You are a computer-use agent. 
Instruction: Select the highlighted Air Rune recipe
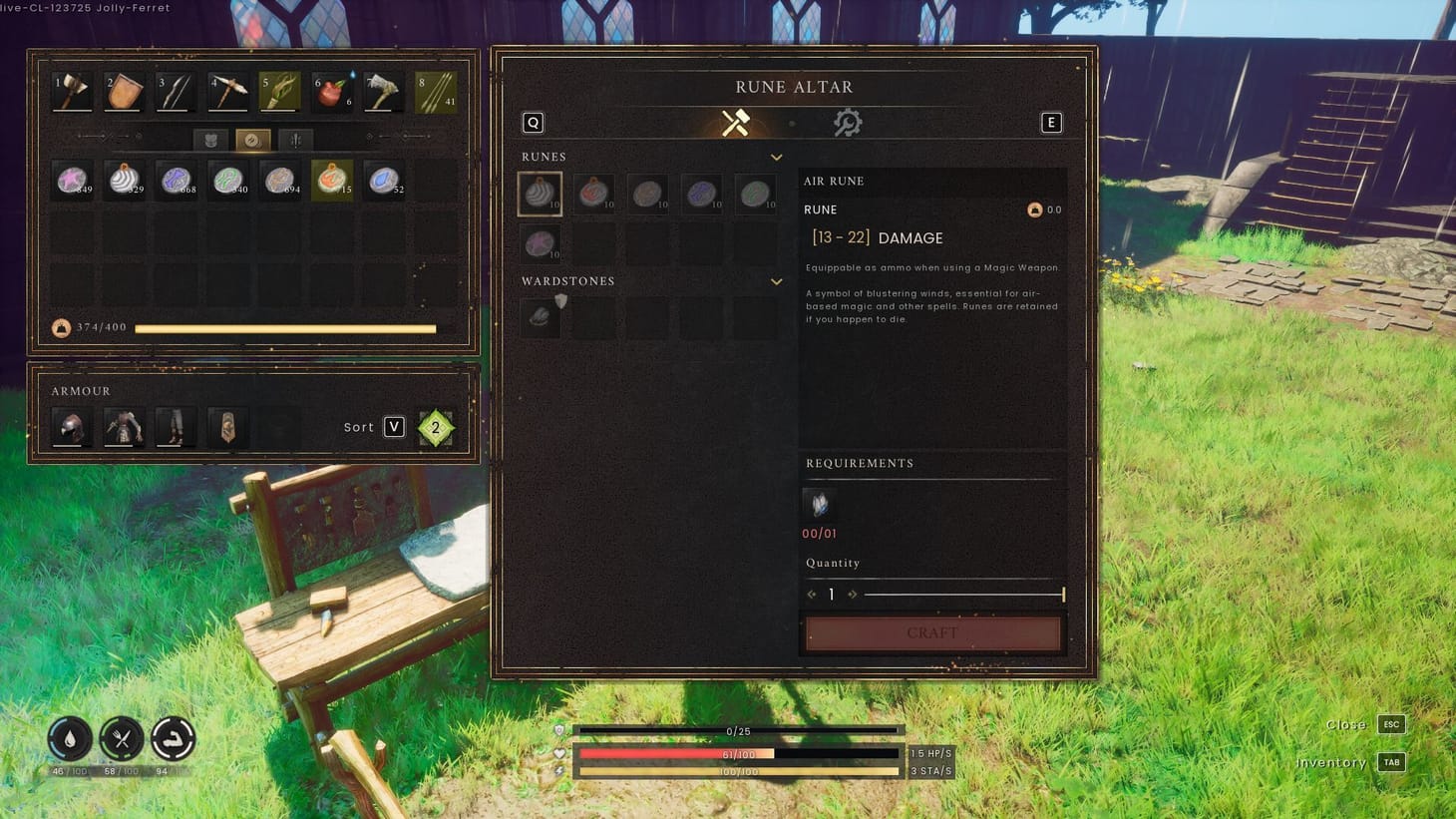click(x=540, y=193)
